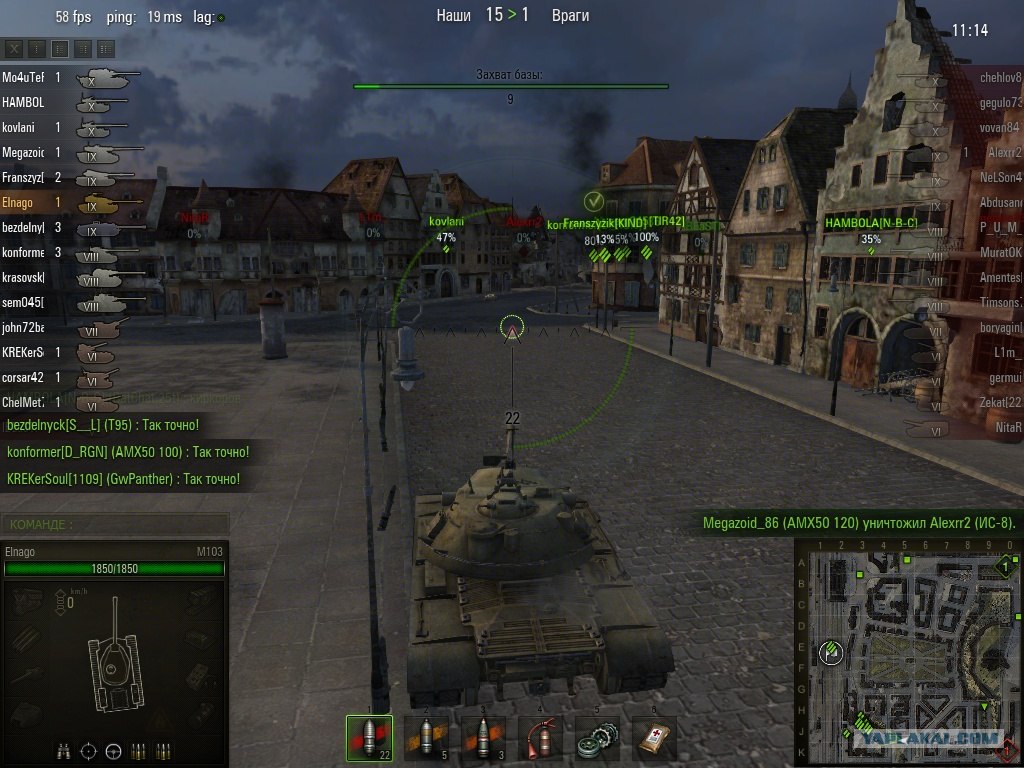Click the crosshair gunner icon
This screenshot has height=768, width=1024.
88,750
